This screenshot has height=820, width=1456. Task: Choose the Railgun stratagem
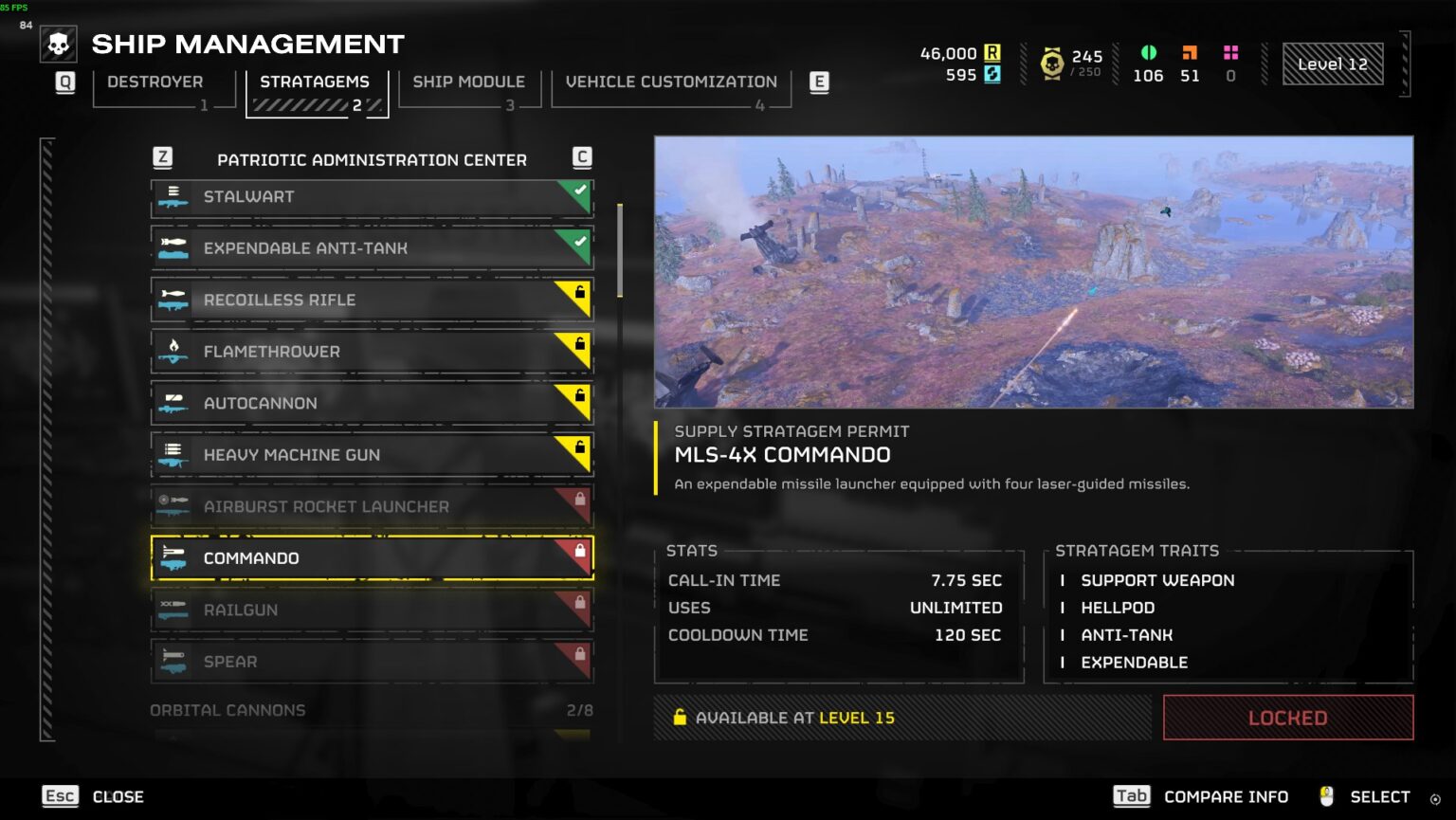372,610
